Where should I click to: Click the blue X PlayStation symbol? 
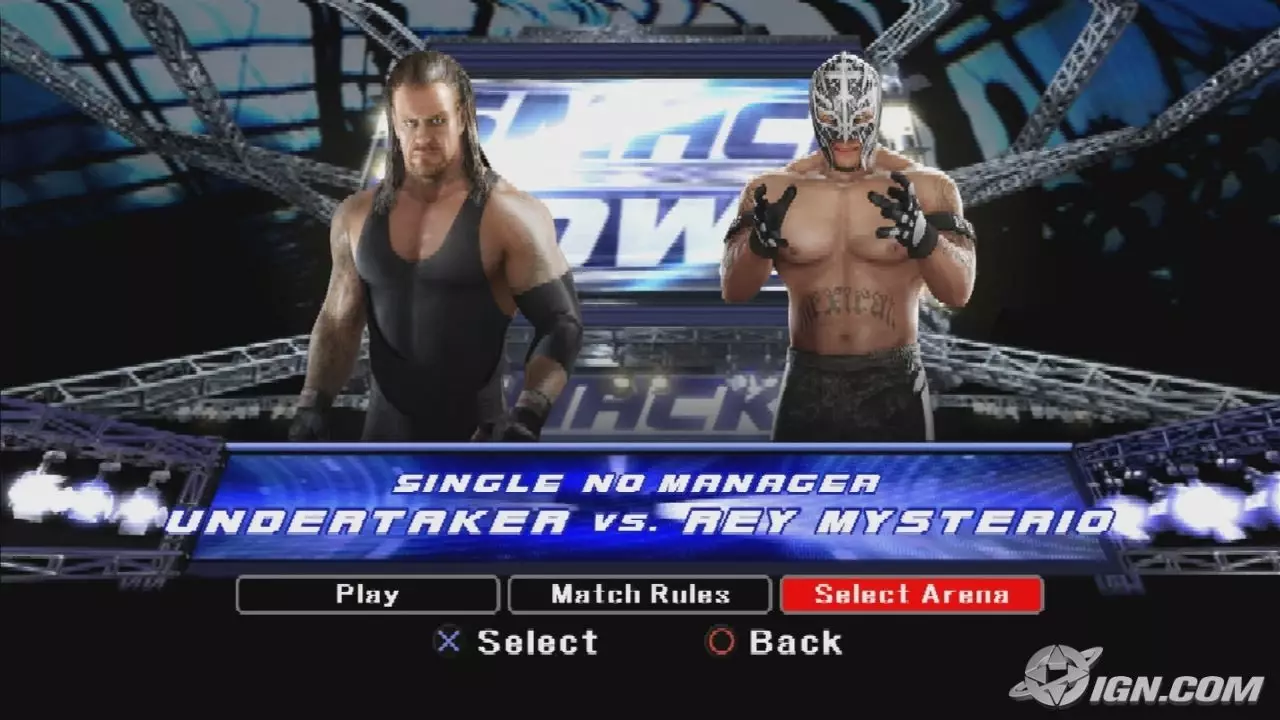tap(447, 643)
